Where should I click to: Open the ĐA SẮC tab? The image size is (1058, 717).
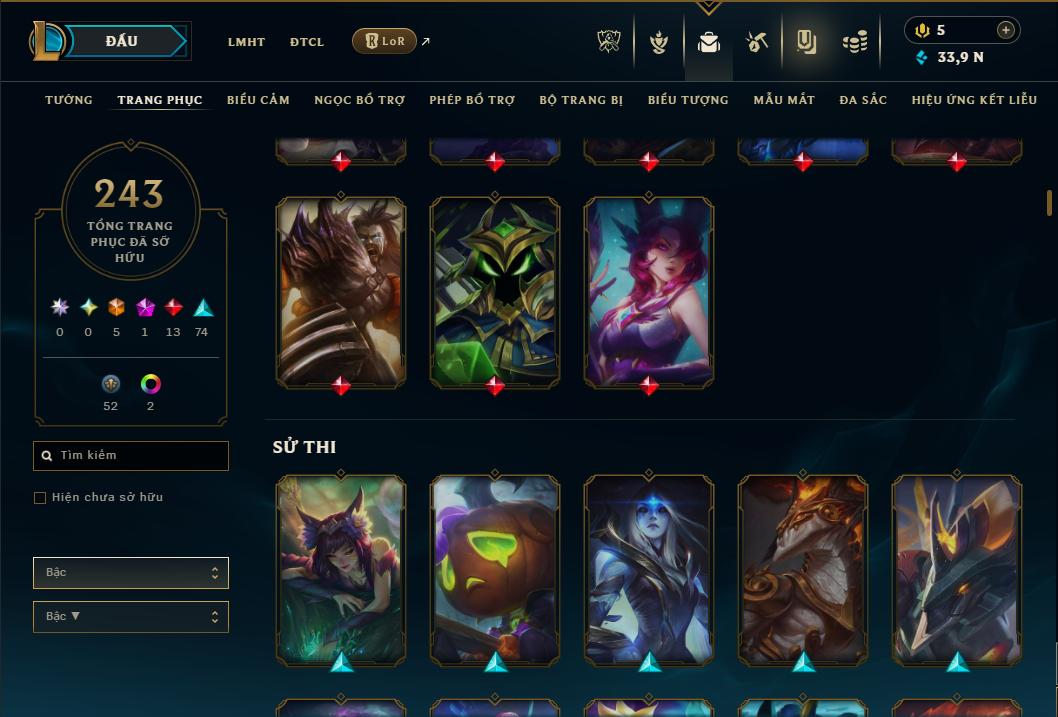863,100
